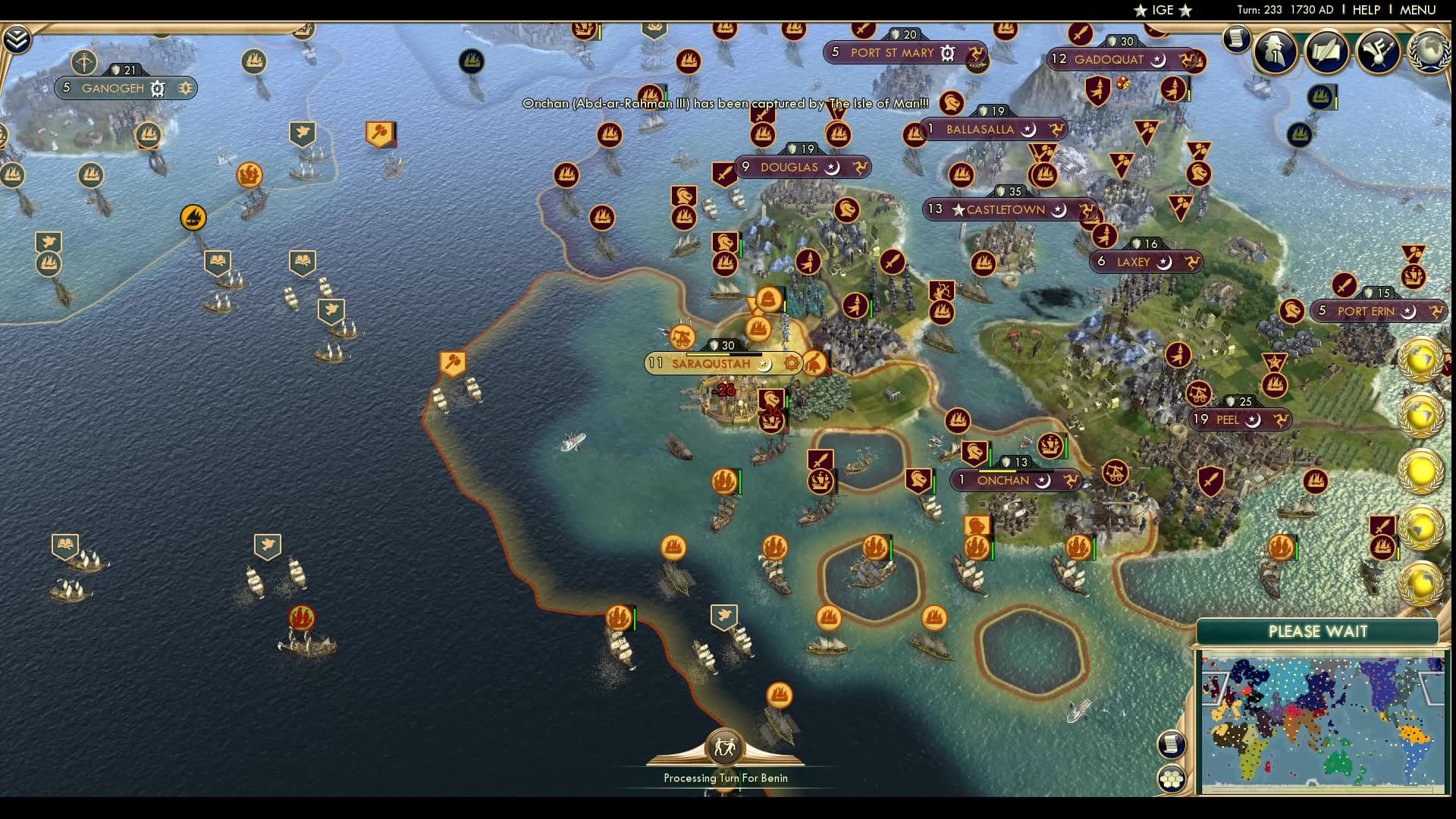The height and width of the screenshot is (819, 1456).
Task: Open the hexagon map options button
Action: 1172,779
